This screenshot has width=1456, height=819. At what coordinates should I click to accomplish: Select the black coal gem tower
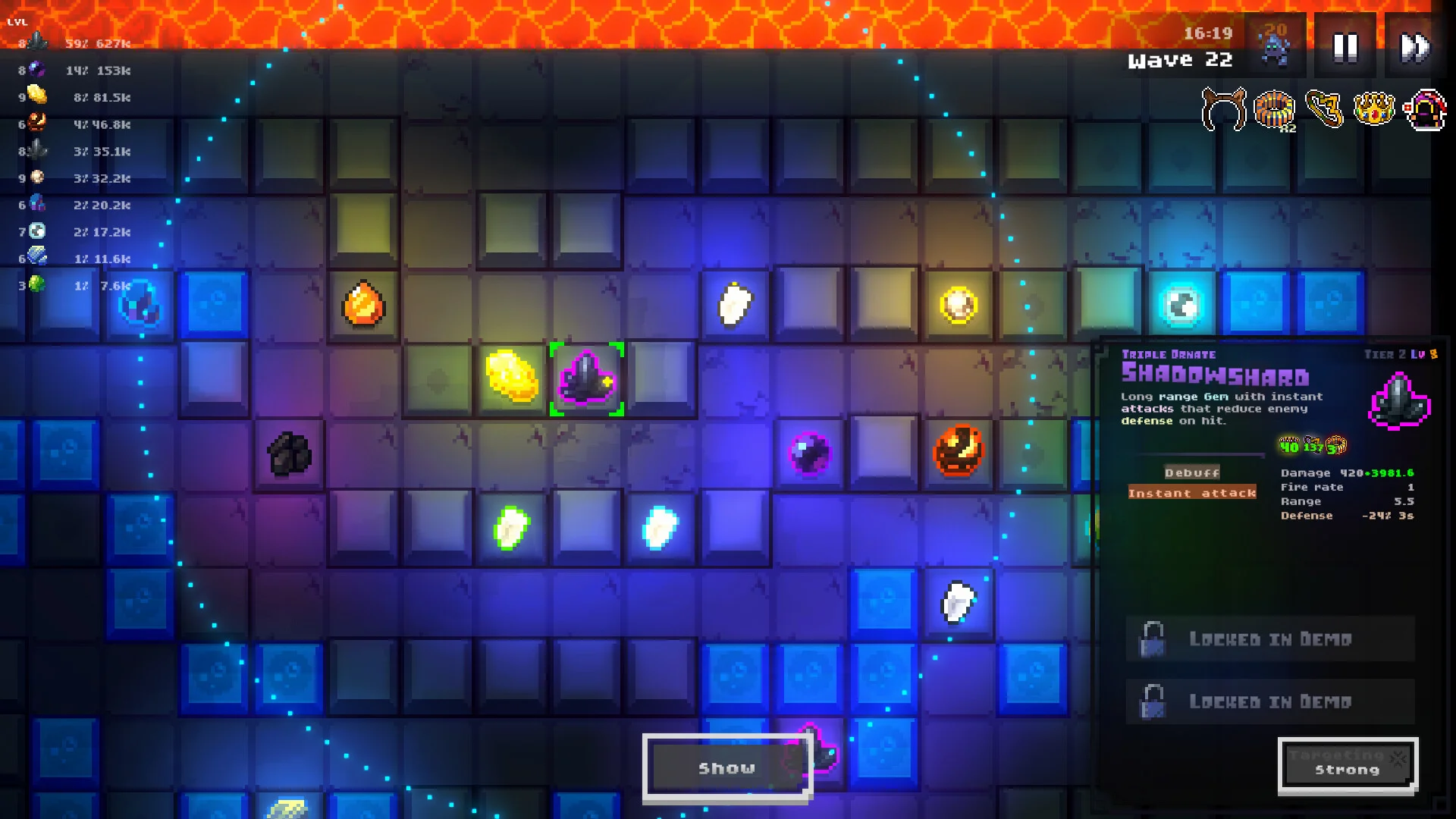click(289, 453)
